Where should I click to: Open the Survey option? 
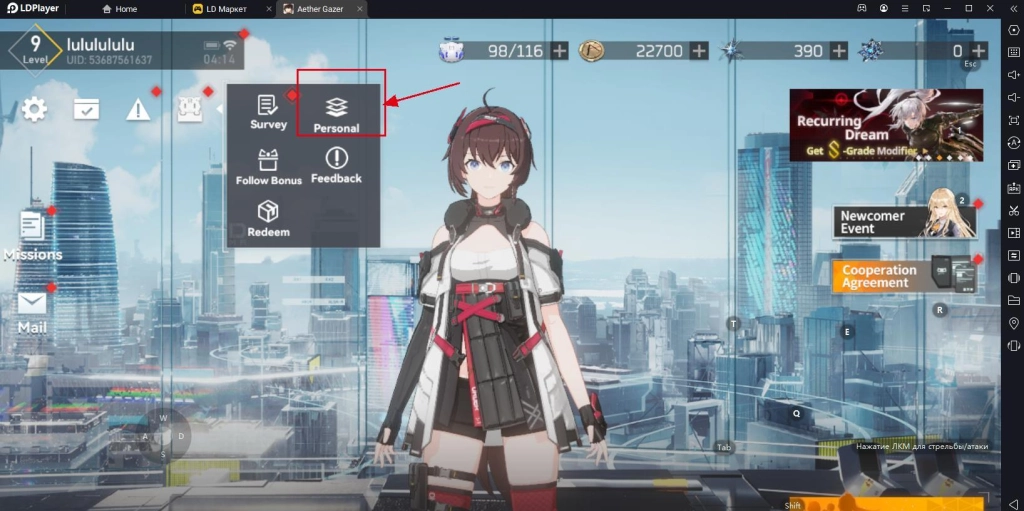tap(268, 112)
